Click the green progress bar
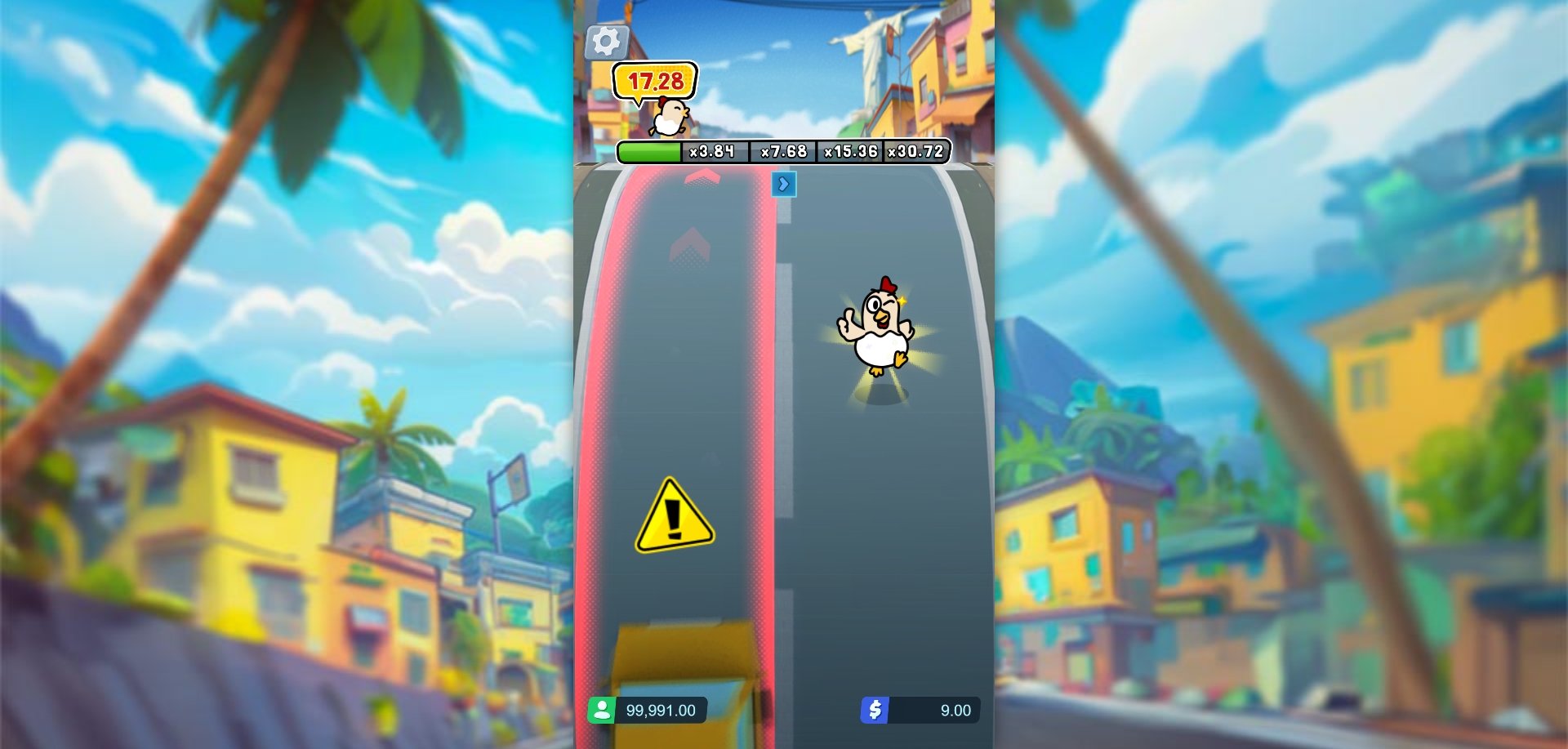This screenshot has height=749, width=1568. [x=649, y=151]
